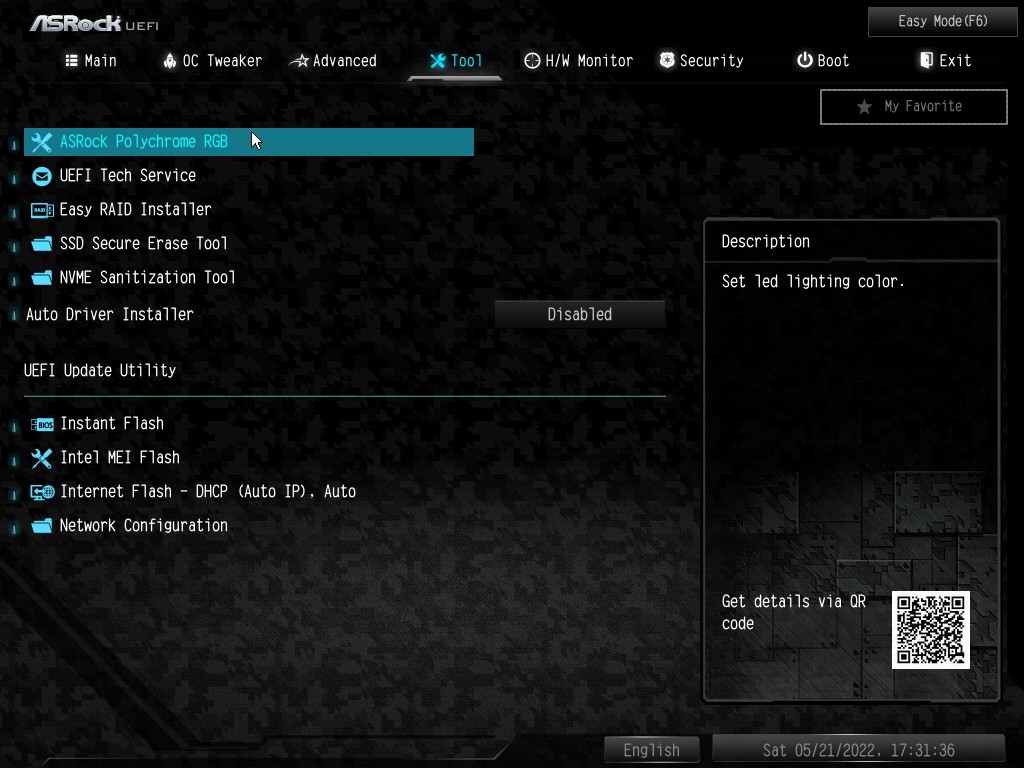Screen dimensions: 1024x768
Task: Switch to the Main tab
Action: point(91,61)
